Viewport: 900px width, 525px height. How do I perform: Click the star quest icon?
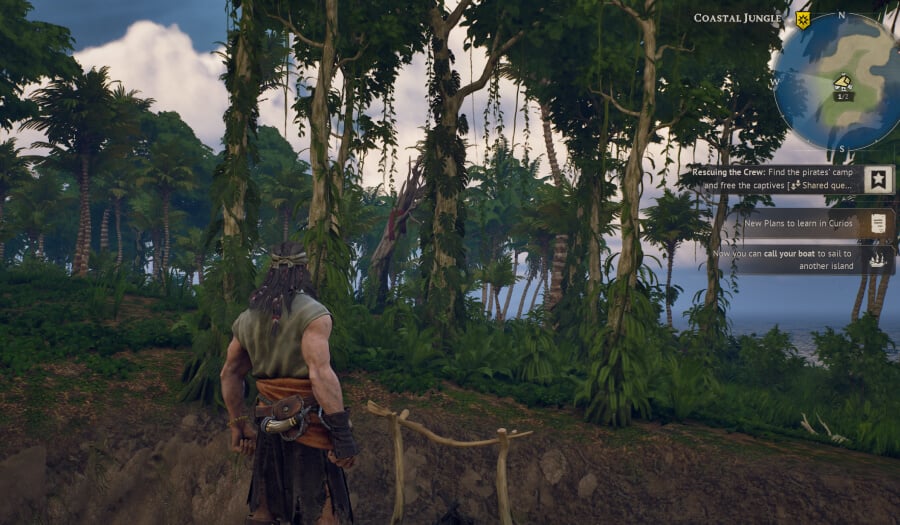[x=878, y=179]
